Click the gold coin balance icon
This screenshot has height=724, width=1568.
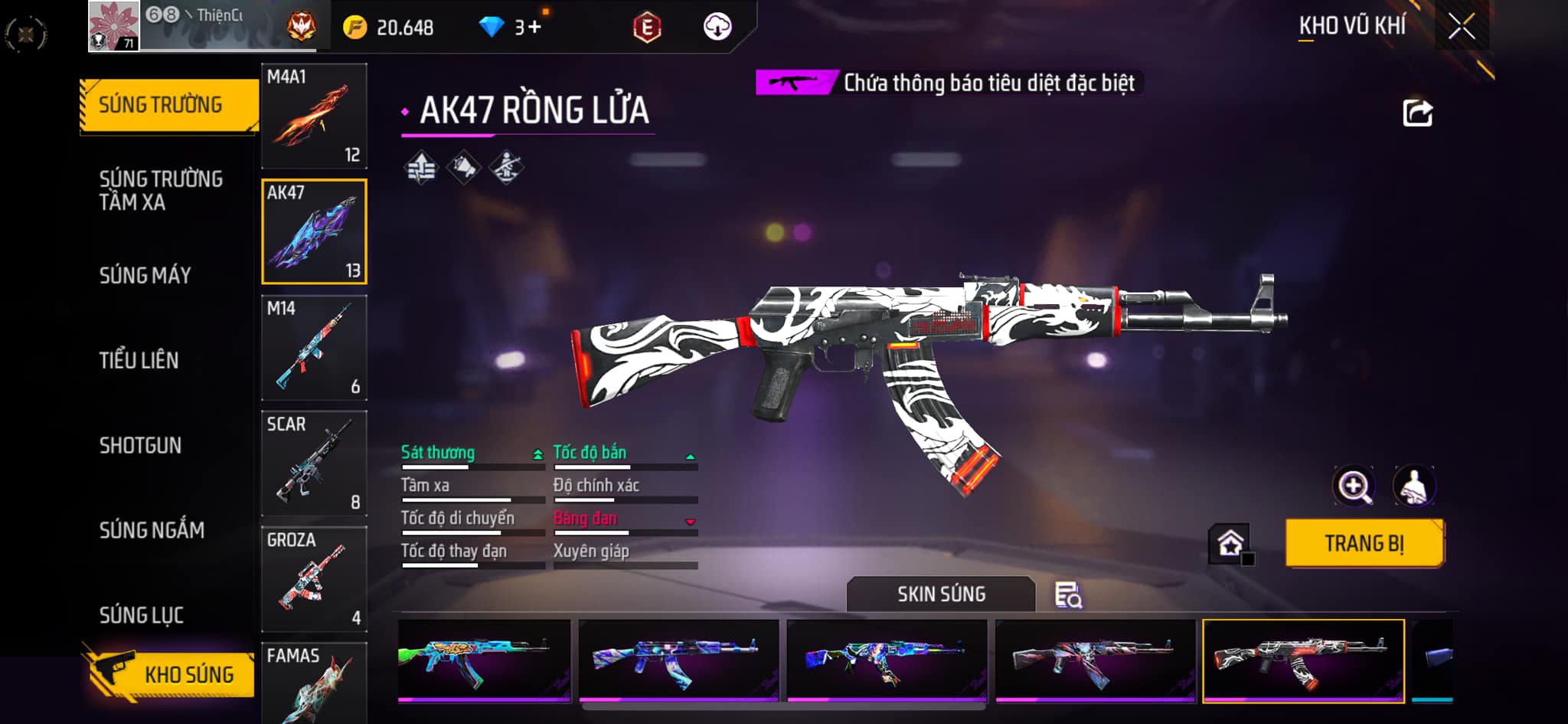tap(355, 28)
